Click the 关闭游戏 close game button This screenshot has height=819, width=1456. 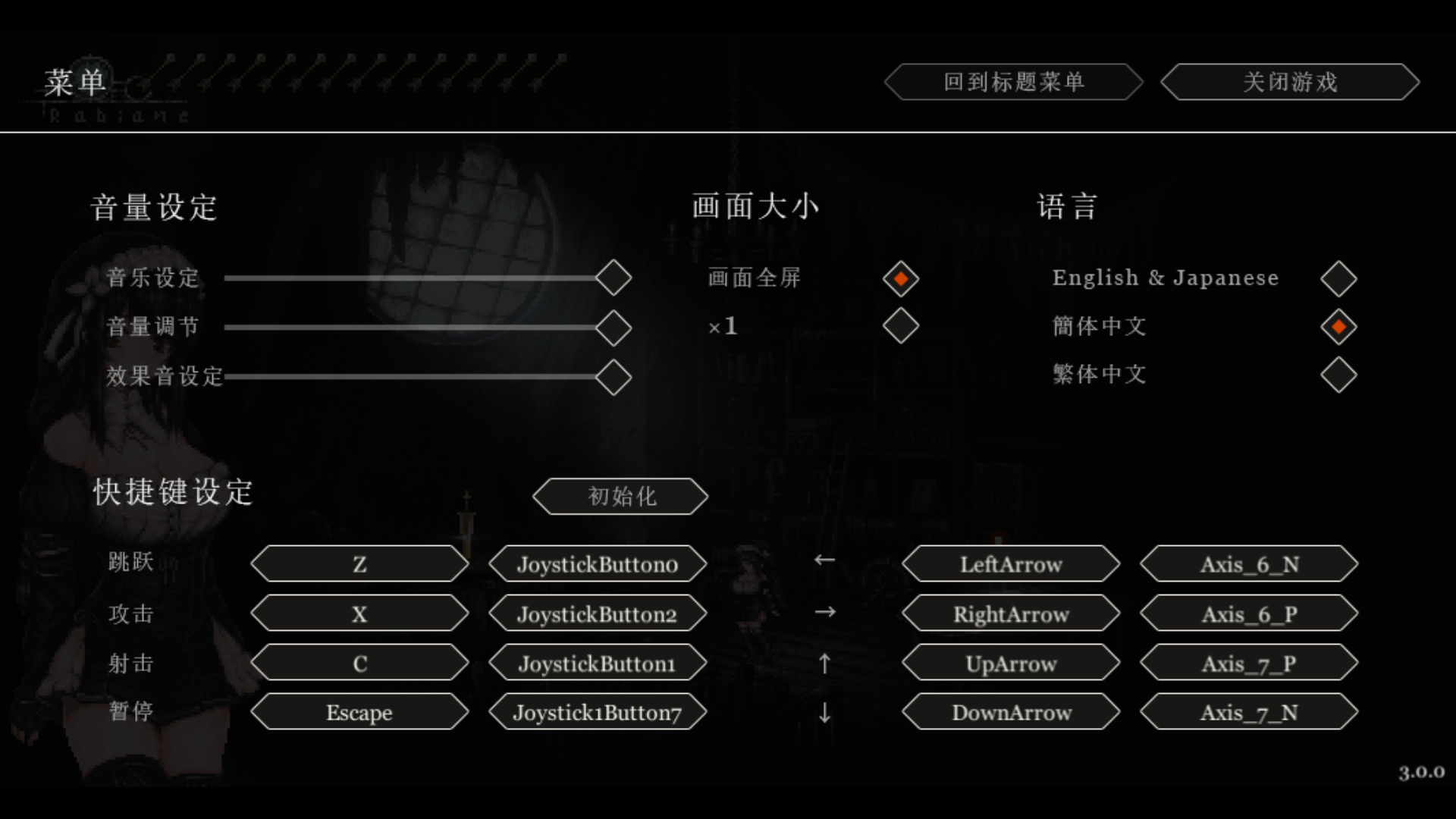(1289, 82)
